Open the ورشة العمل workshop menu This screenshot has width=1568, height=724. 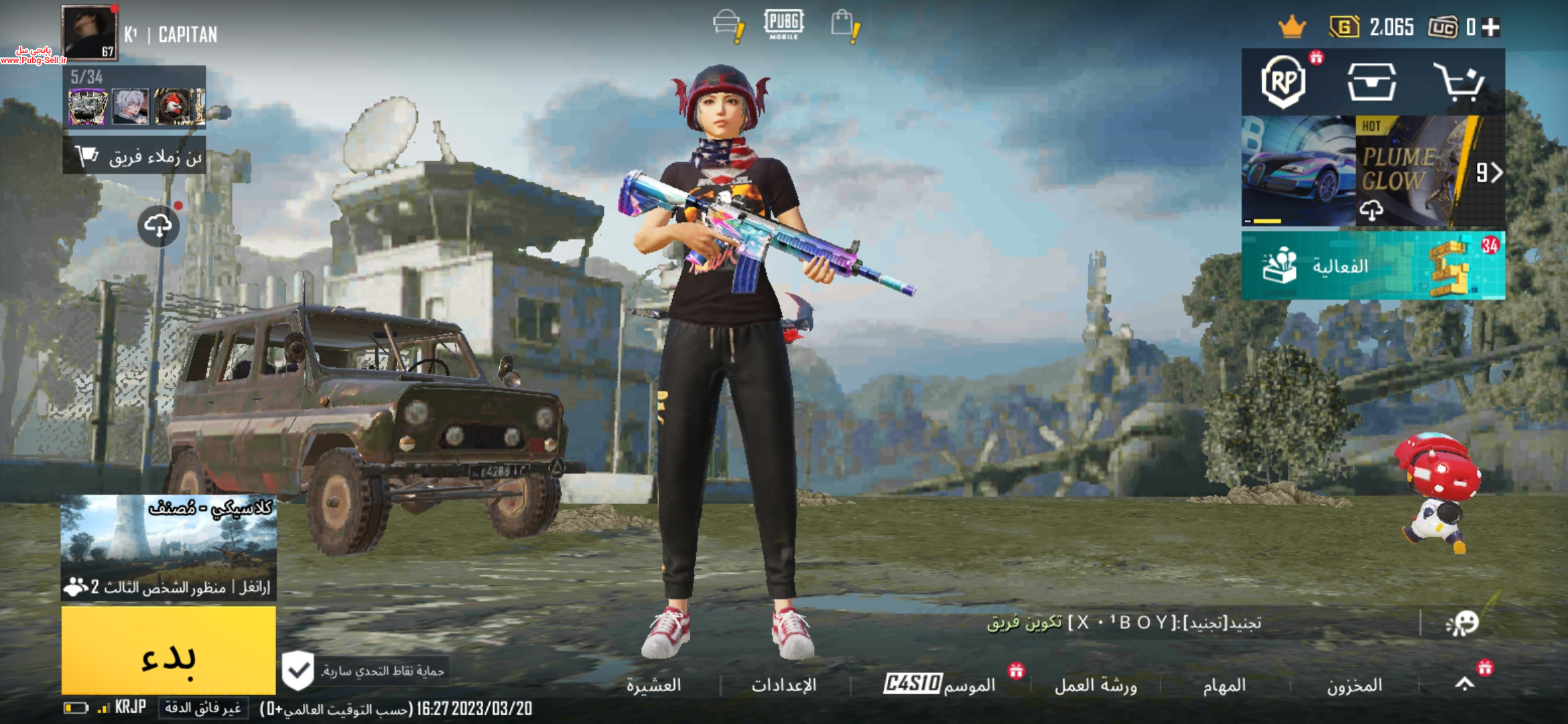point(1096,685)
